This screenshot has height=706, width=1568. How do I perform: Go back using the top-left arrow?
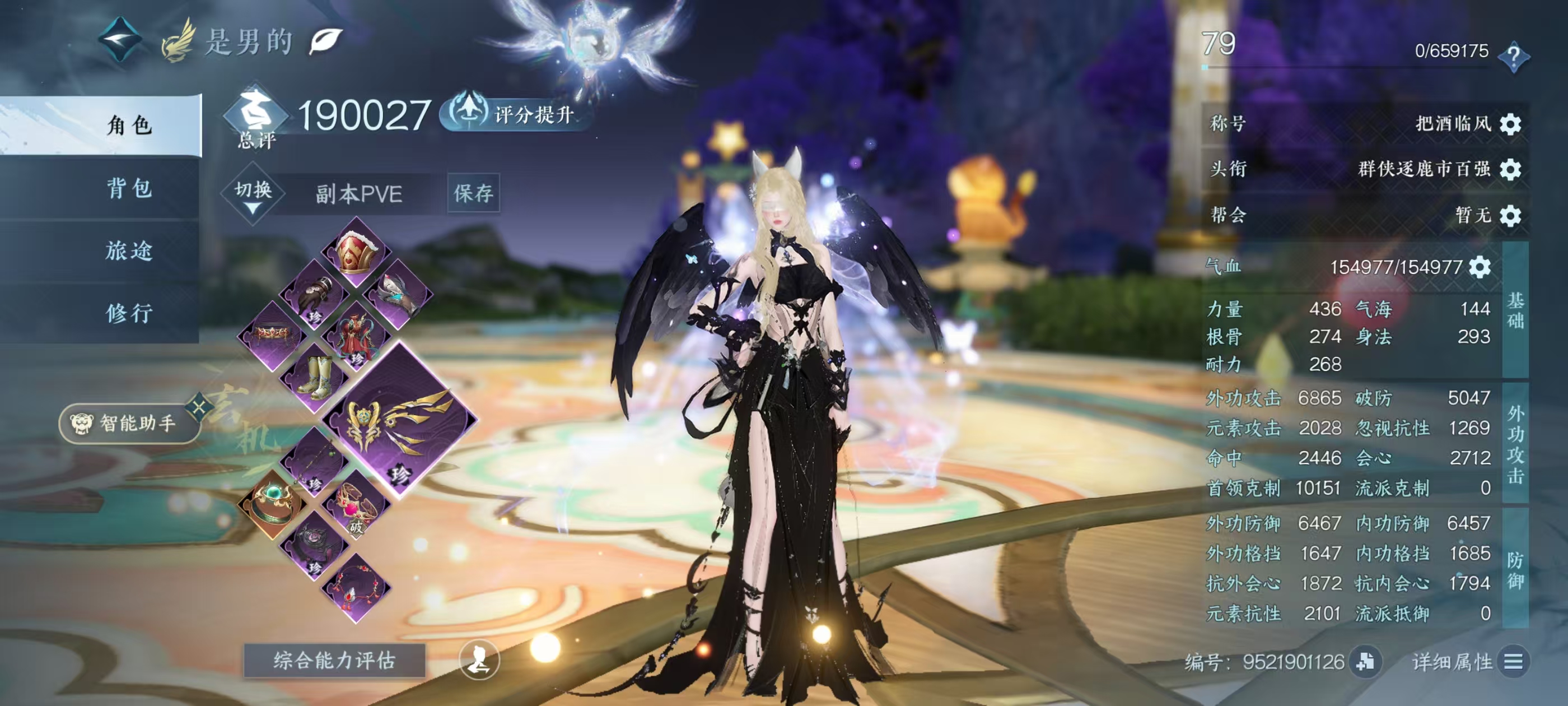120,40
